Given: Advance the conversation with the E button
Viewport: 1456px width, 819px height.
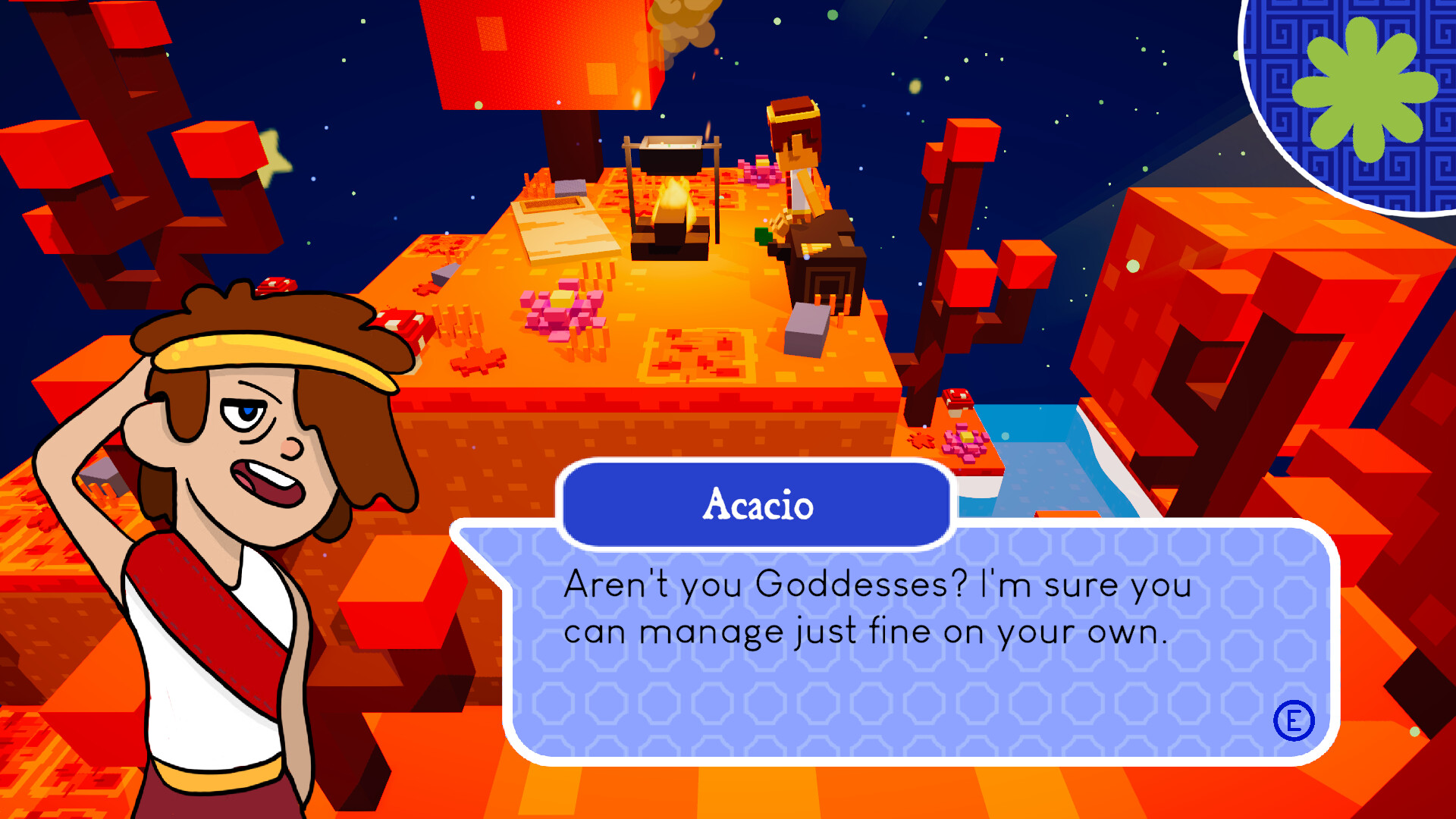Looking at the screenshot, I should (1295, 722).
